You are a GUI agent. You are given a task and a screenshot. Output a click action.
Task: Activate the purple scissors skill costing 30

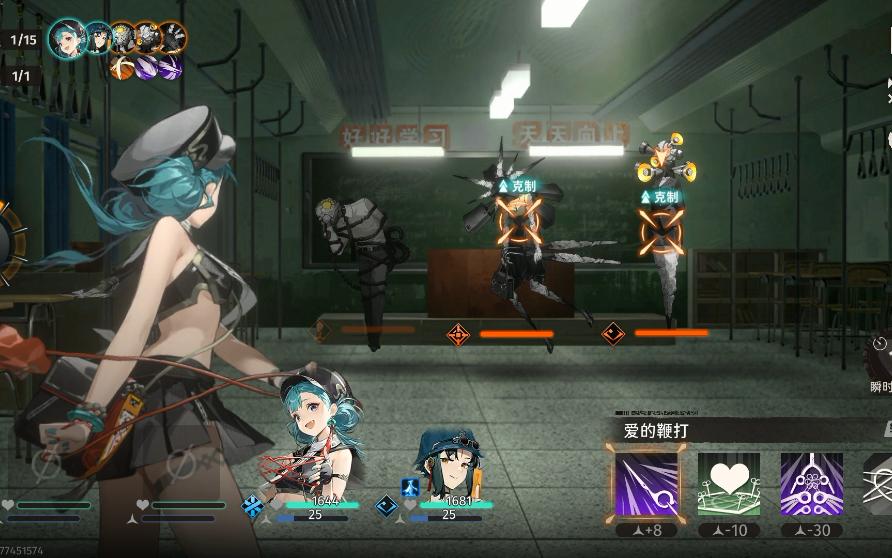[x=811, y=485]
